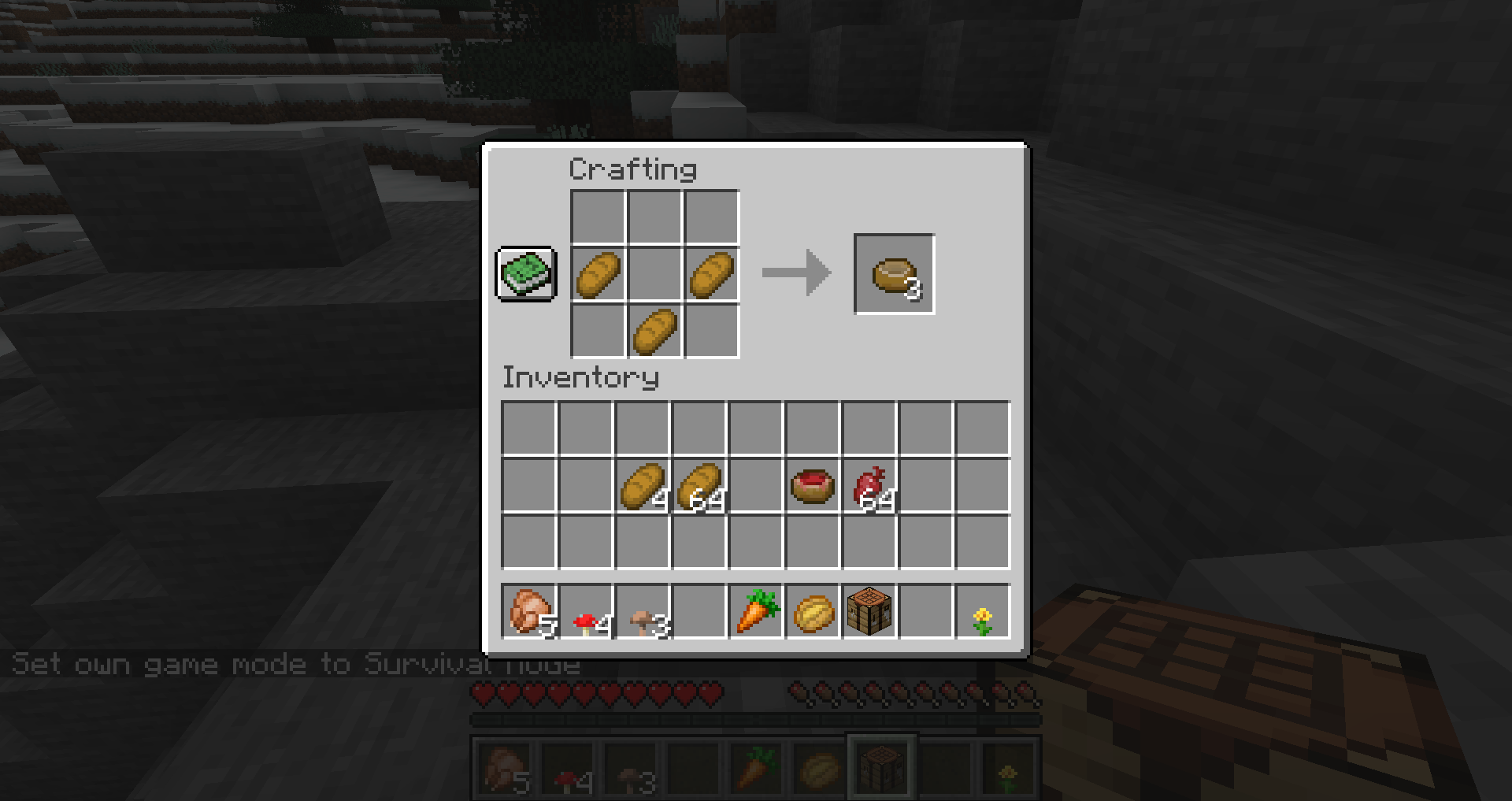
Task: Click the stack of 64 beetroot
Action: point(869,484)
